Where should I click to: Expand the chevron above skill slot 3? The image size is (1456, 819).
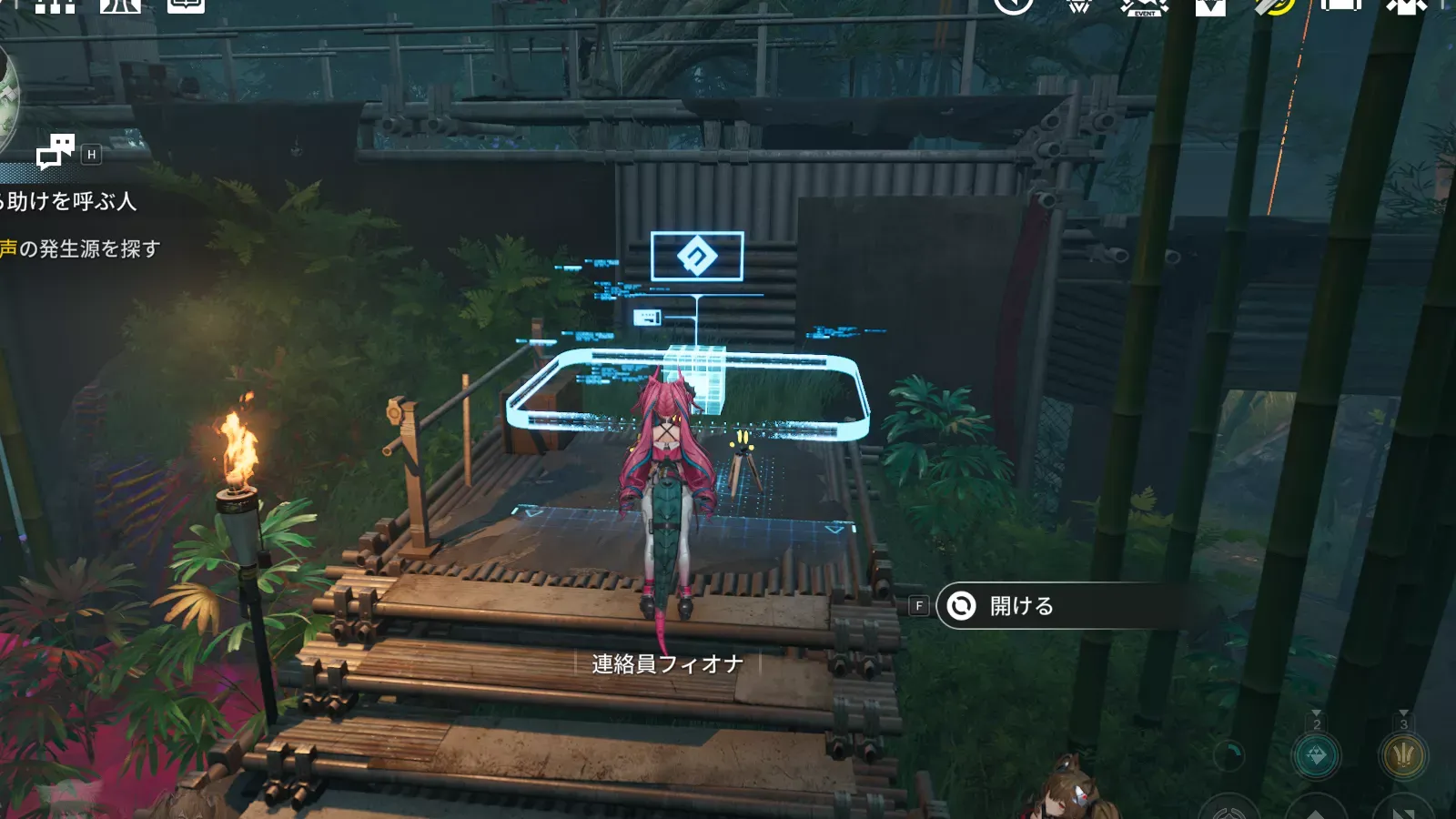tap(1403, 713)
